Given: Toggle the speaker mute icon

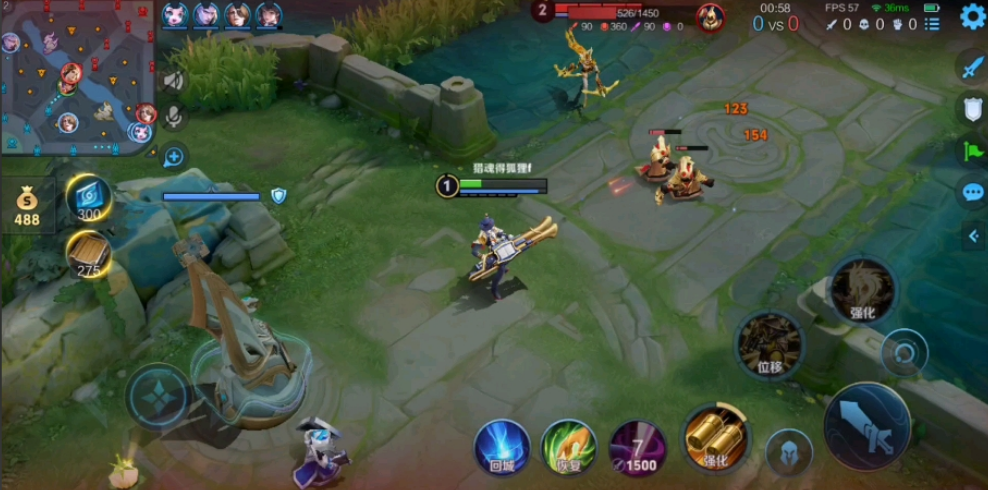Looking at the screenshot, I should [174, 81].
